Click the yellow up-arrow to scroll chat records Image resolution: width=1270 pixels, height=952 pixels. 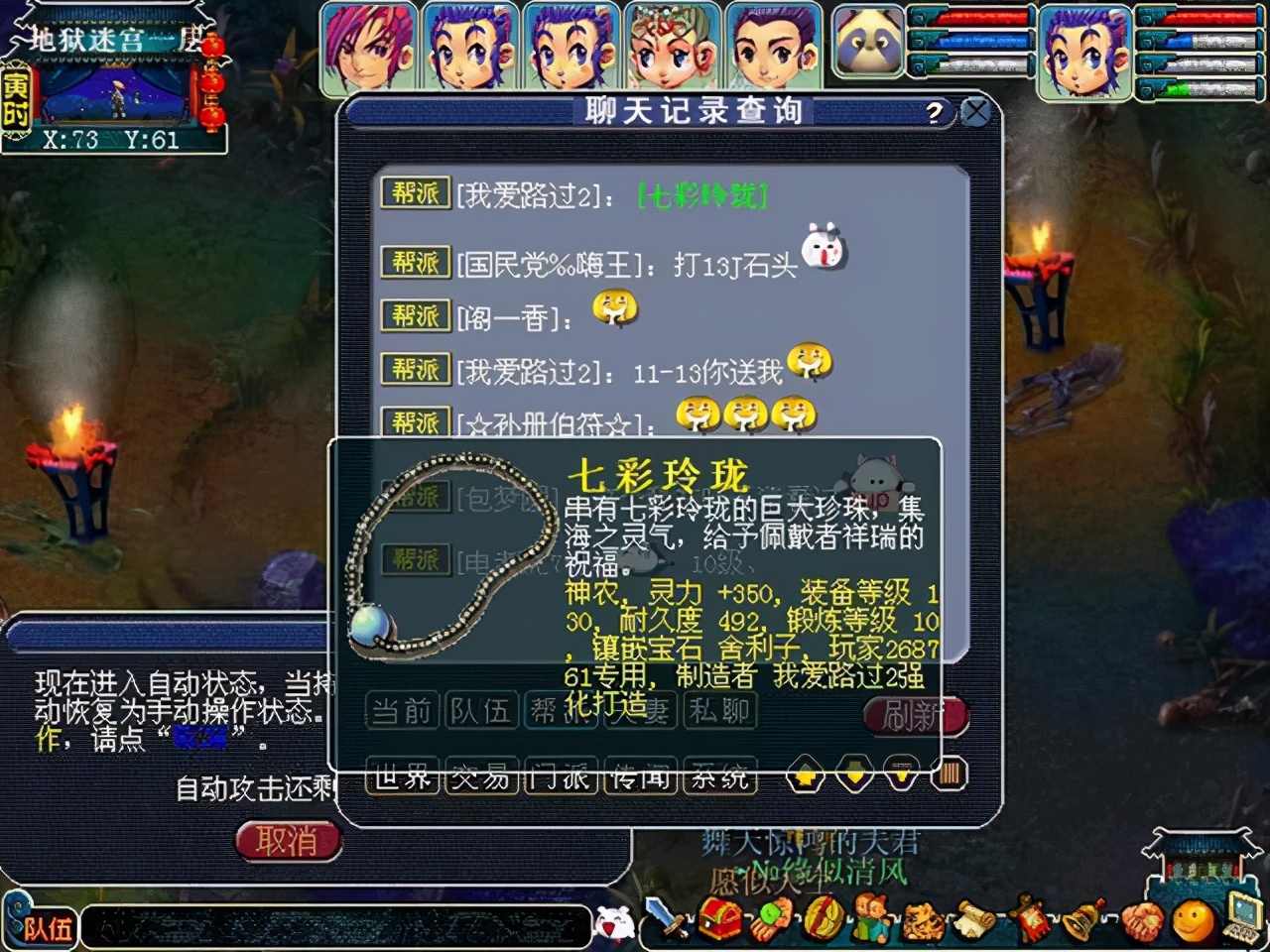pos(805,775)
